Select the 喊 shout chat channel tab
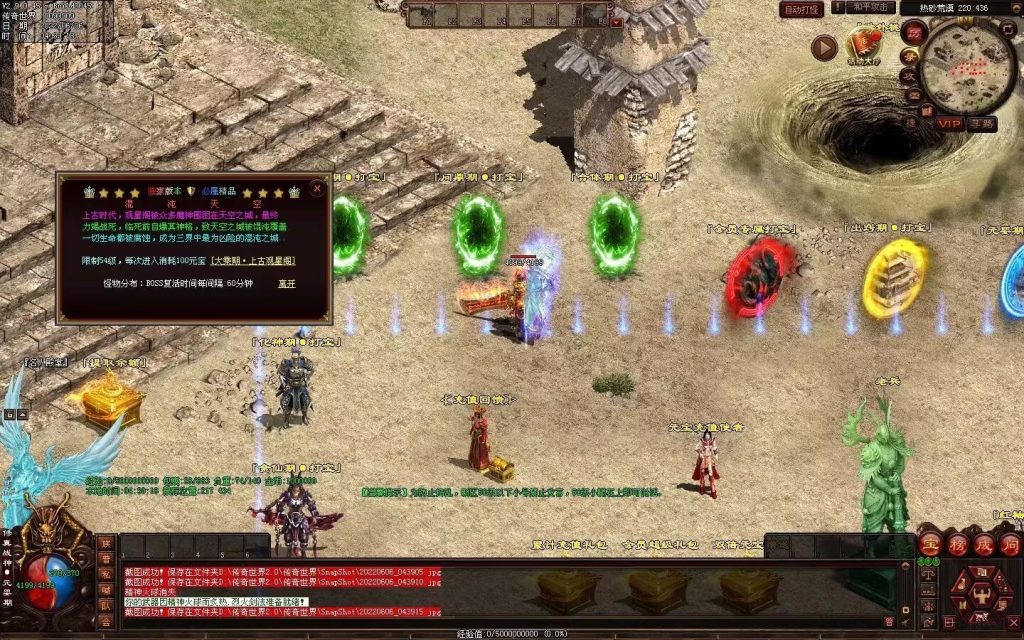Viewport: 1024px width, 640px height. (105, 590)
